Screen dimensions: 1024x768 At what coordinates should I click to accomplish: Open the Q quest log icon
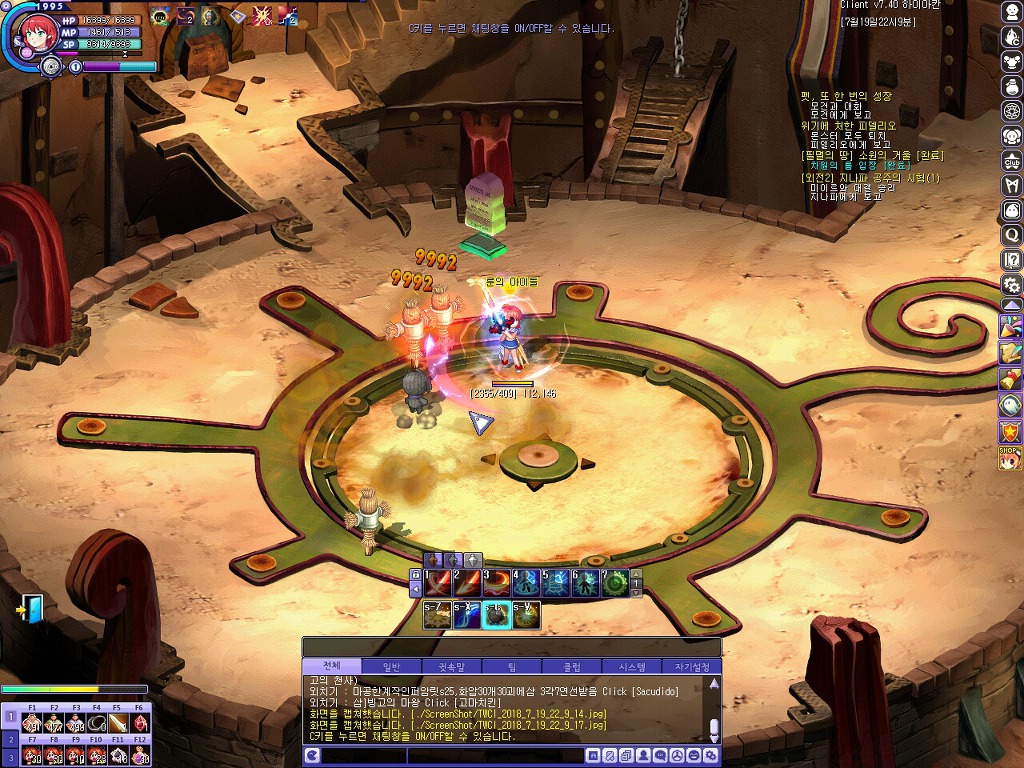1011,235
